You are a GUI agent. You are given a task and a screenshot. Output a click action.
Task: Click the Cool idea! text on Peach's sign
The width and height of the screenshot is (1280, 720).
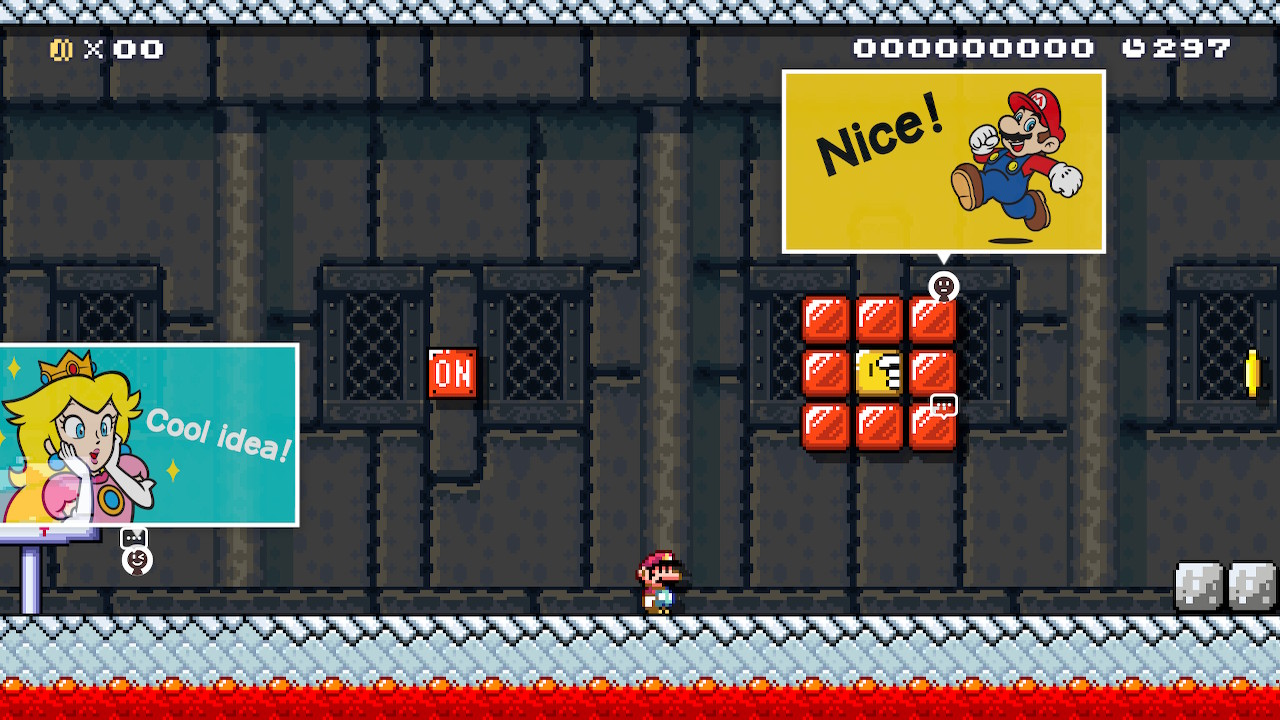[x=218, y=435]
